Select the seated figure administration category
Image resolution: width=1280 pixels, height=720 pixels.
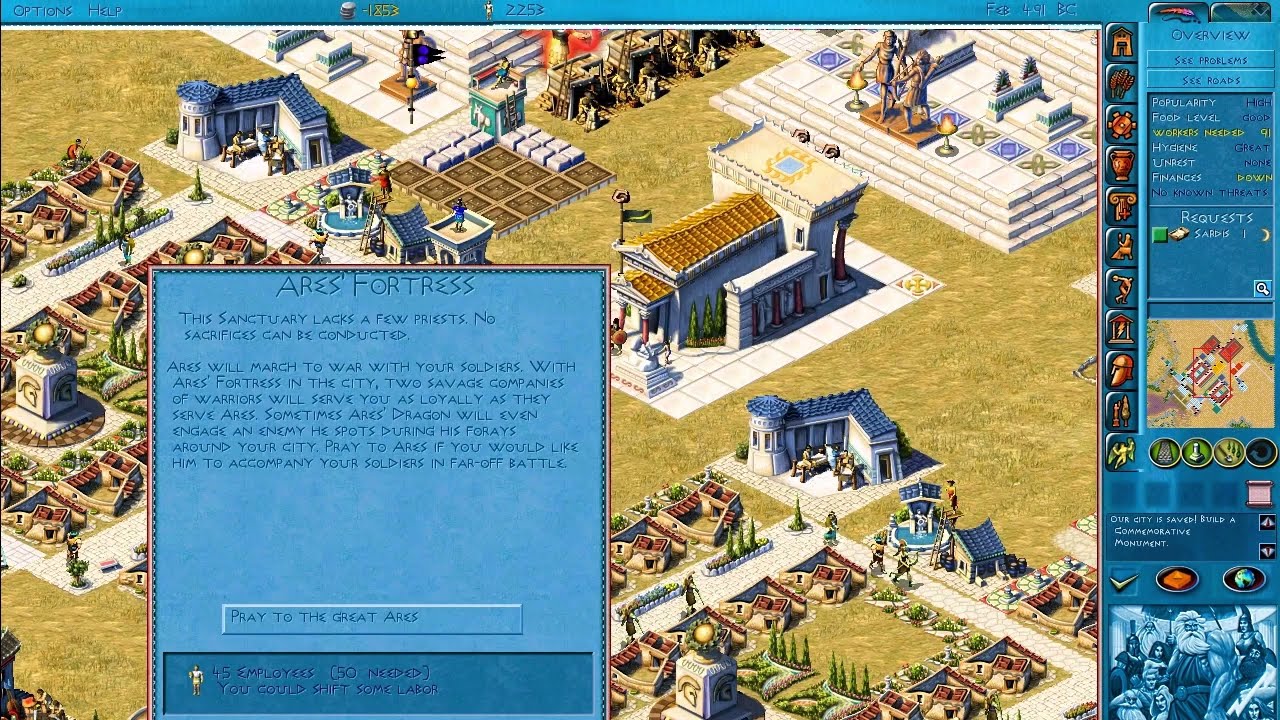(x=1122, y=248)
